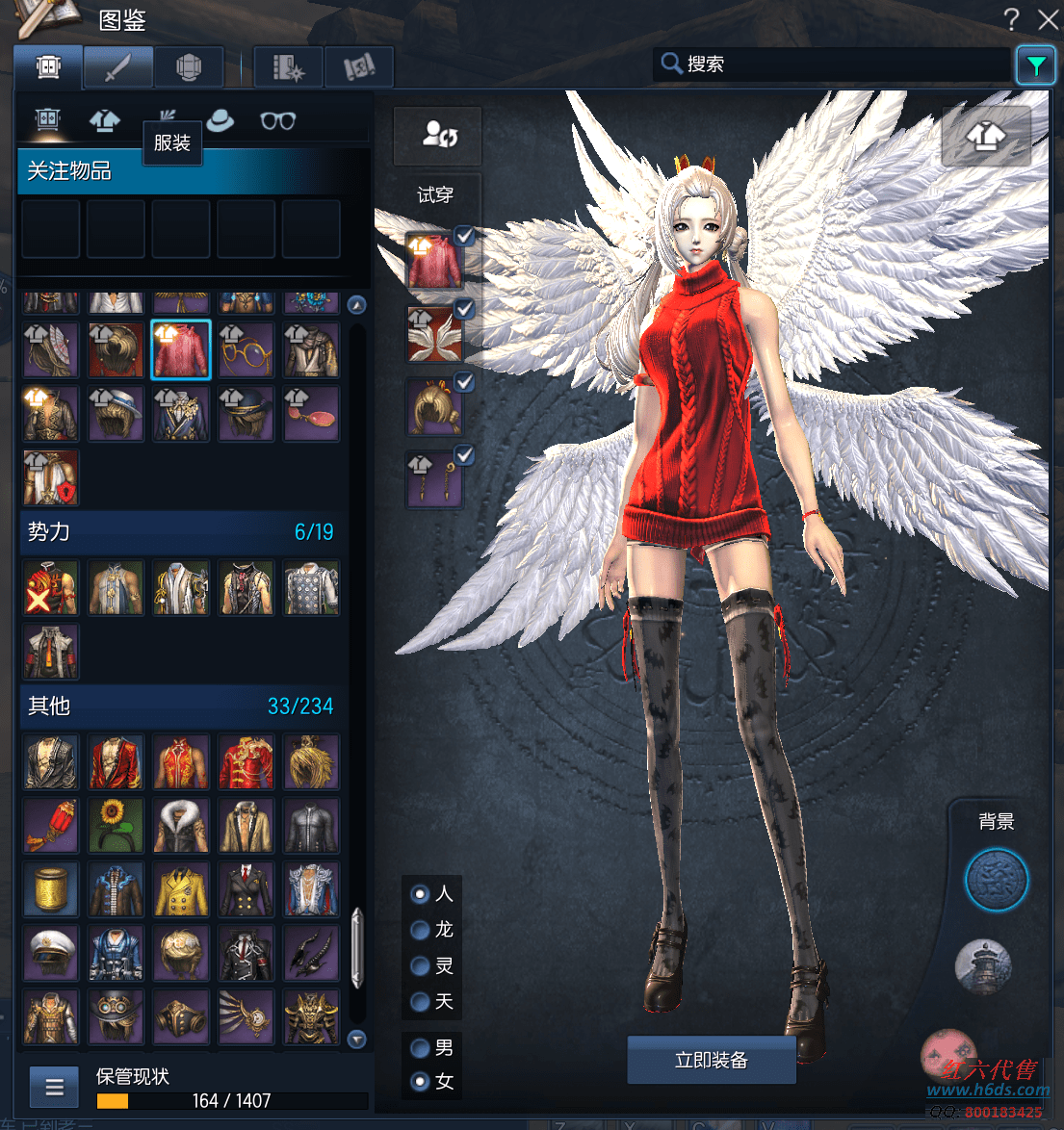Open the green filter funnel button
Screen dimensions: 1064x1130
tap(1036, 65)
